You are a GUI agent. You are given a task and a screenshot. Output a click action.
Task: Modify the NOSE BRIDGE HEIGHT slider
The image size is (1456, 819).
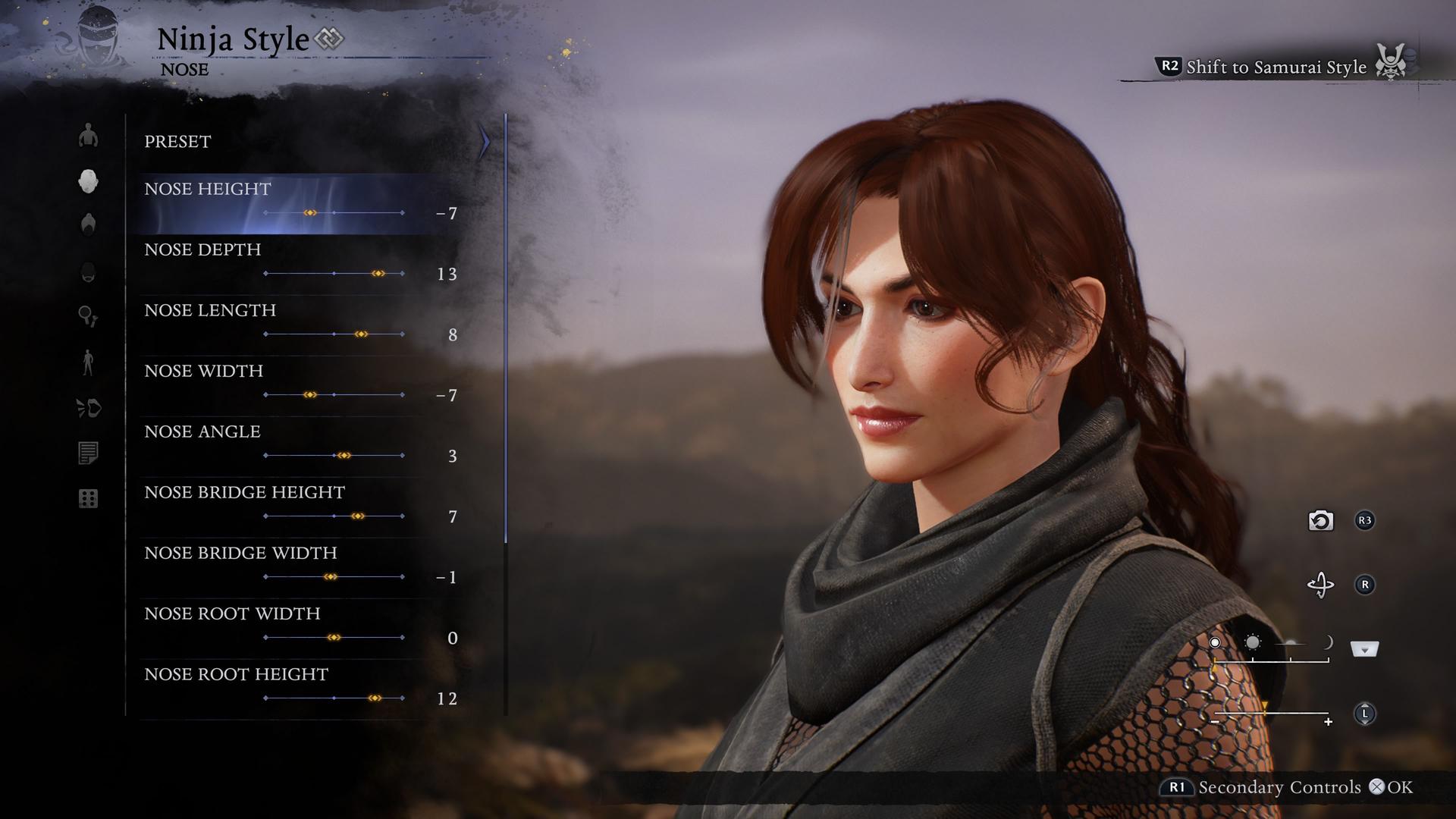point(358,516)
